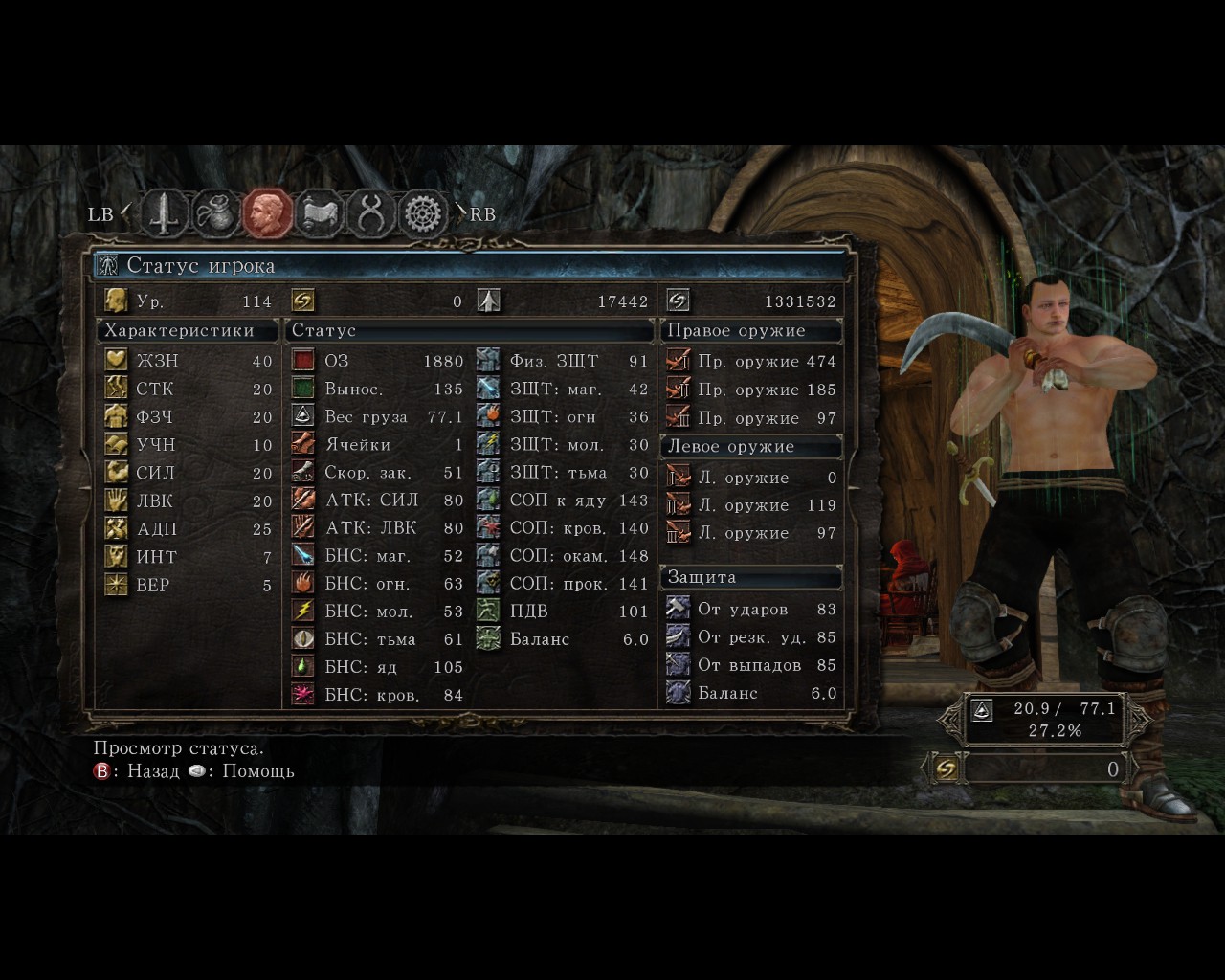
Task: Select the Физ. ЗЩТ defense row
Action: point(564,361)
